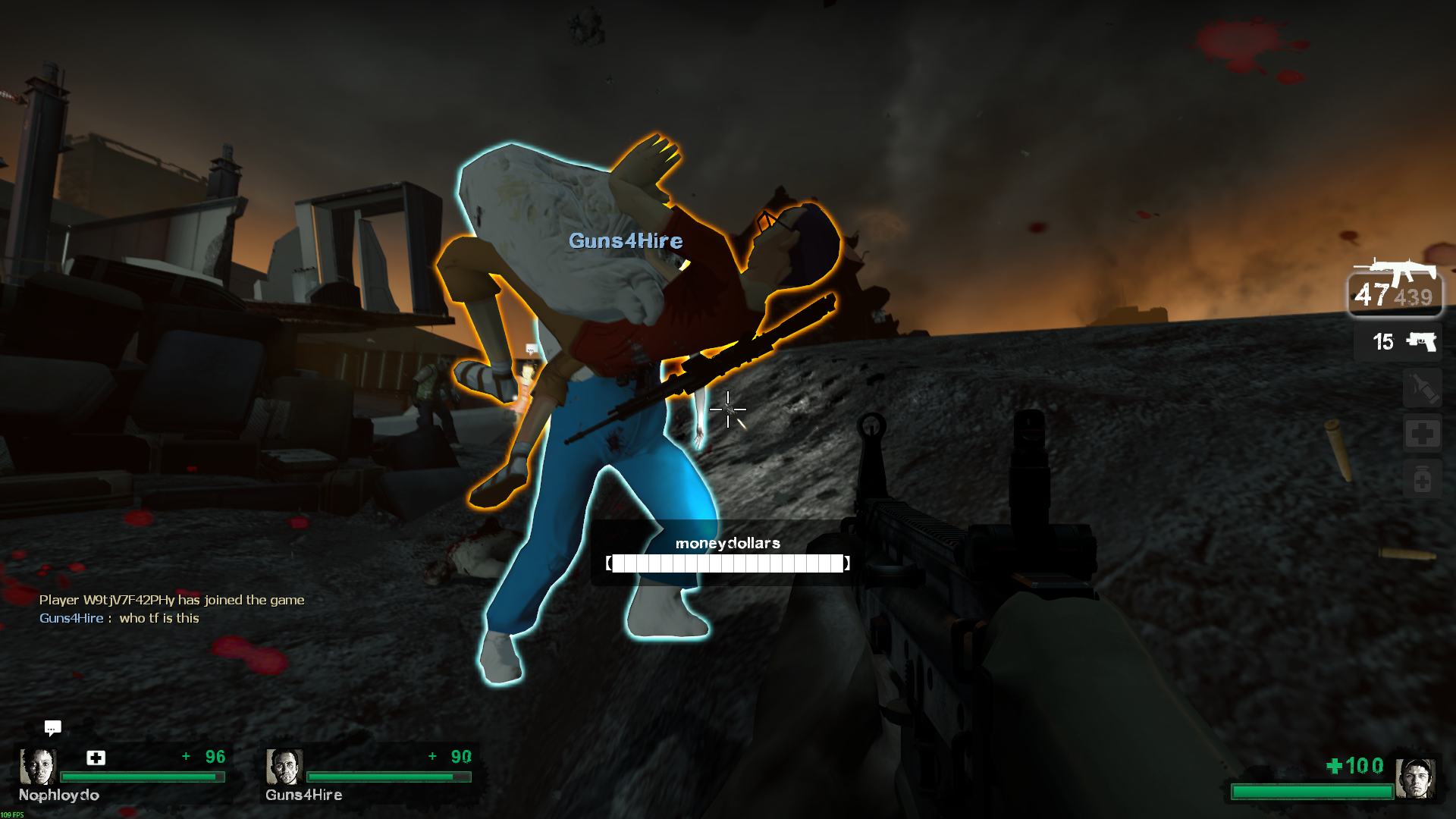This screenshot has height=819, width=1456.
Task: Click Guns4Hire's teammate portrait
Action: pyautogui.click(x=284, y=767)
